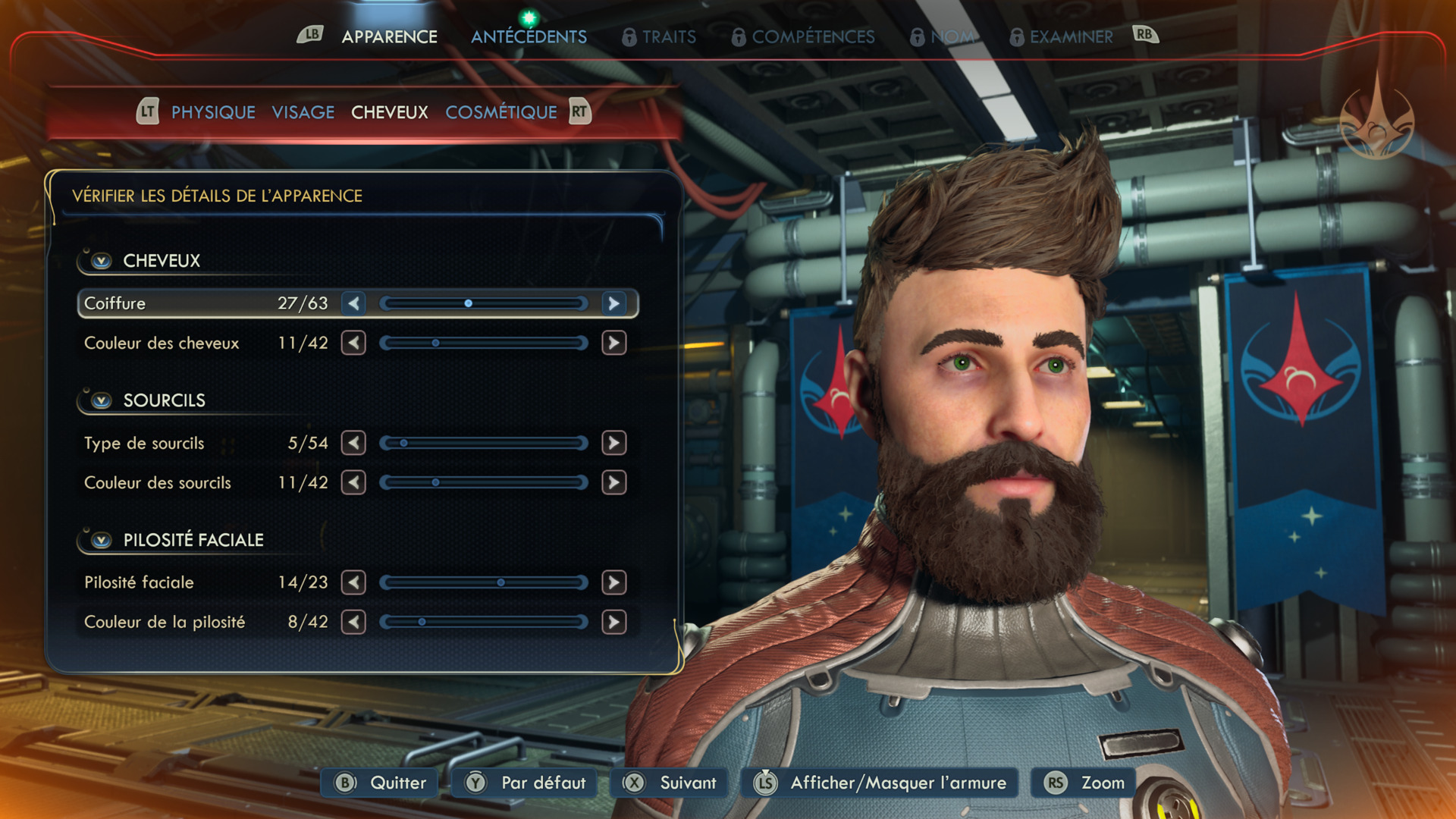
Task: Go to the Cosmétique sub-tab
Action: click(x=500, y=112)
